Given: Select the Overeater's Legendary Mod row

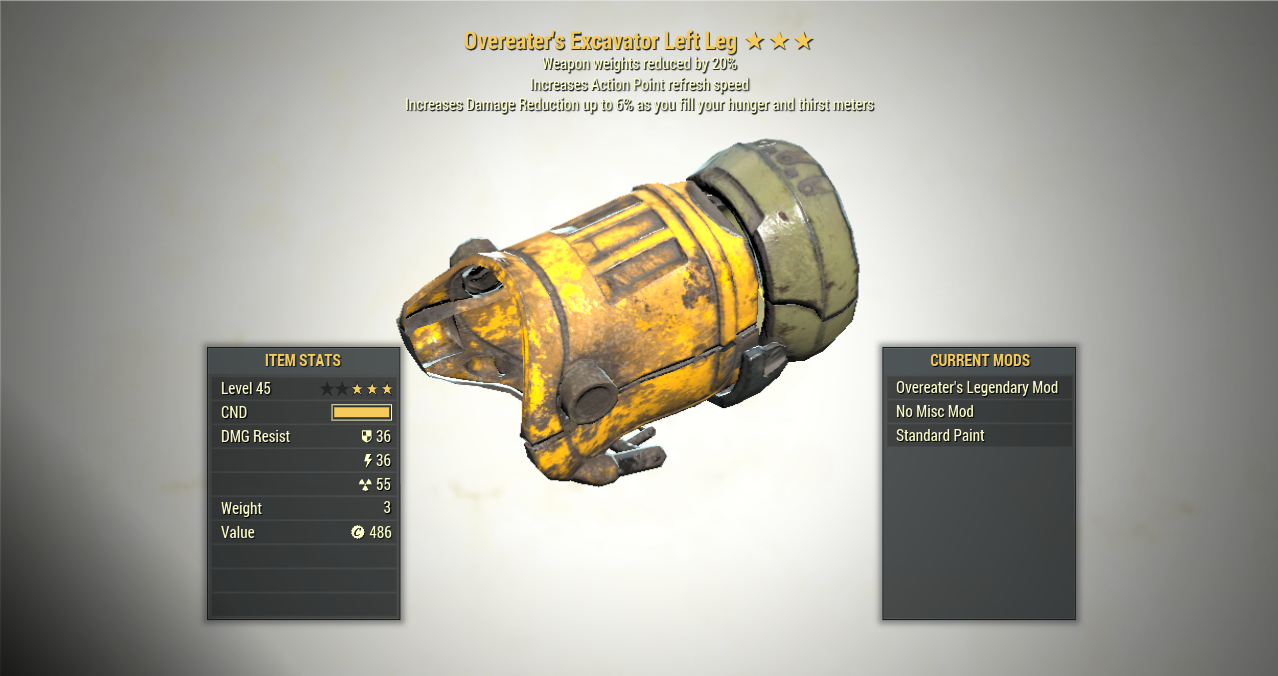Looking at the screenshot, I should point(977,388).
